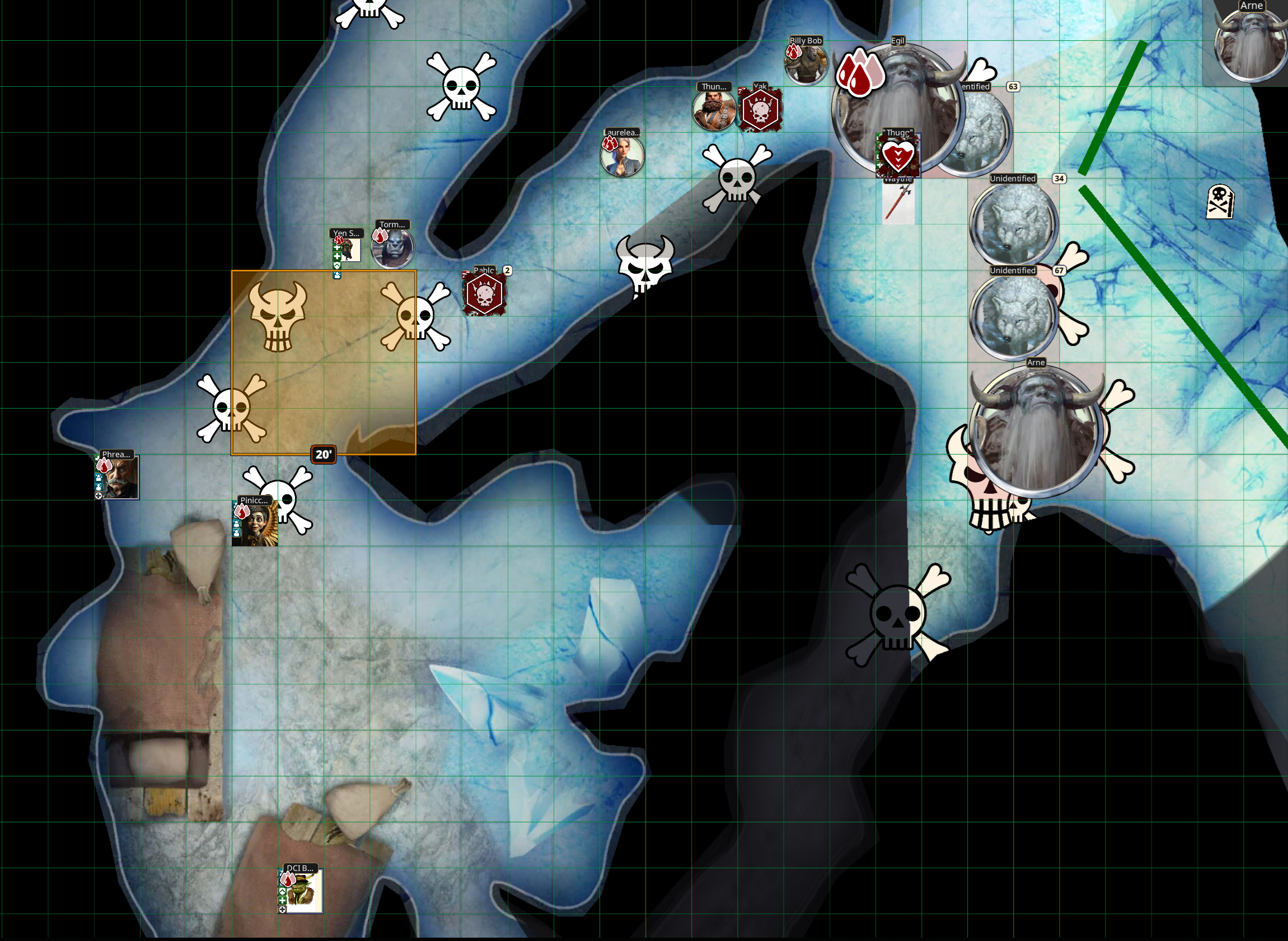
Task: Select the heart status icon on Thugg's token
Action: pos(899,155)
